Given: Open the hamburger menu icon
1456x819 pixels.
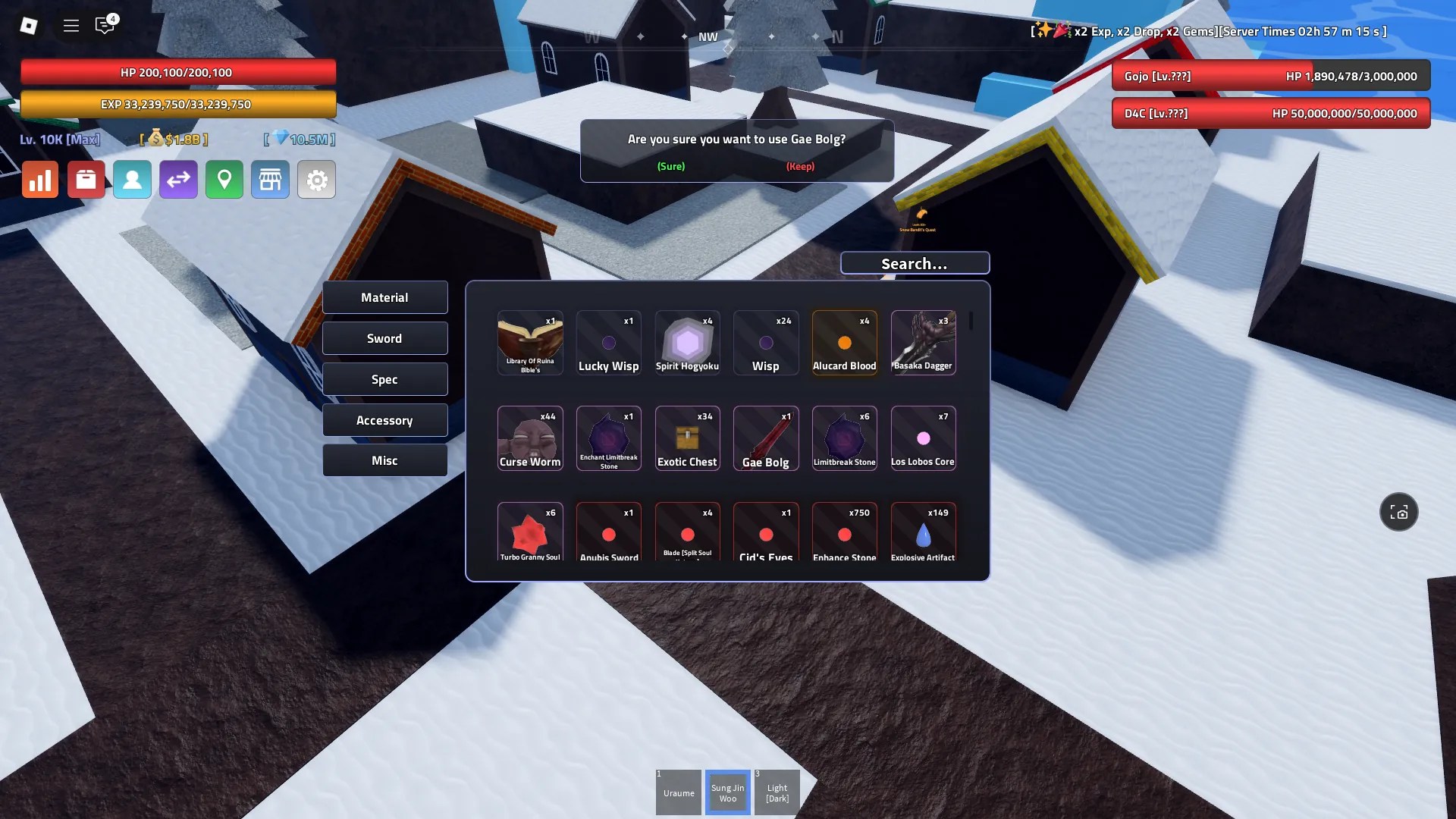Looking at the screenshot, I should 71,25.
